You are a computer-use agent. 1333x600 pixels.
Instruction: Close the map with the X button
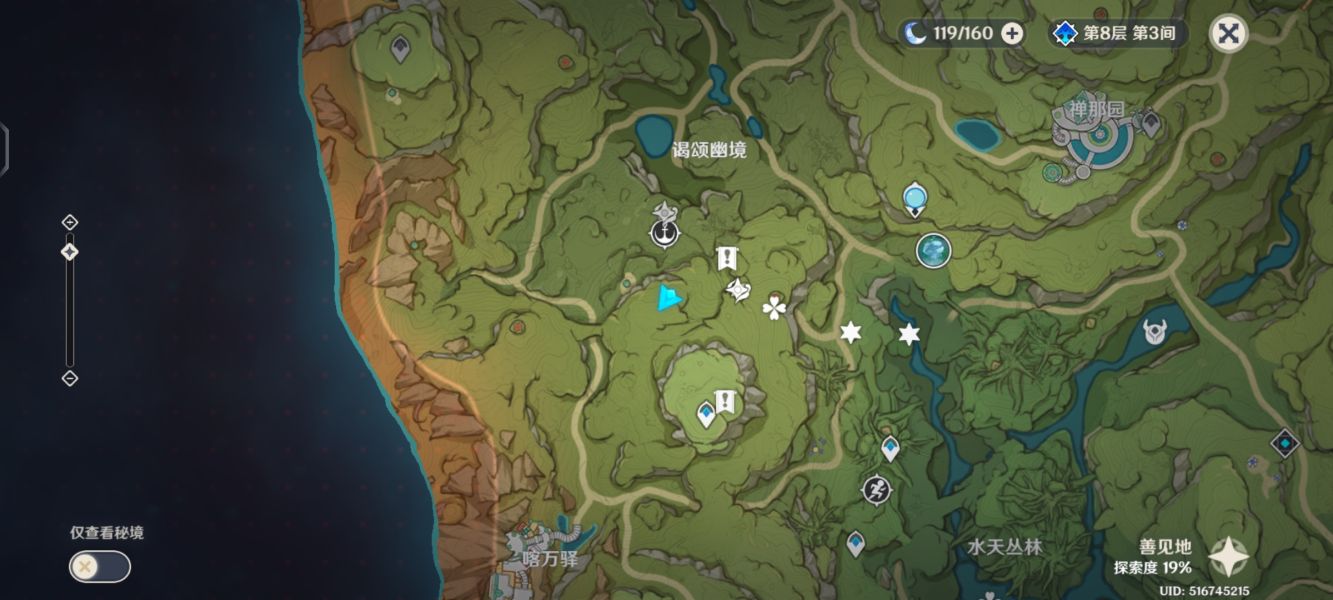1228,33
